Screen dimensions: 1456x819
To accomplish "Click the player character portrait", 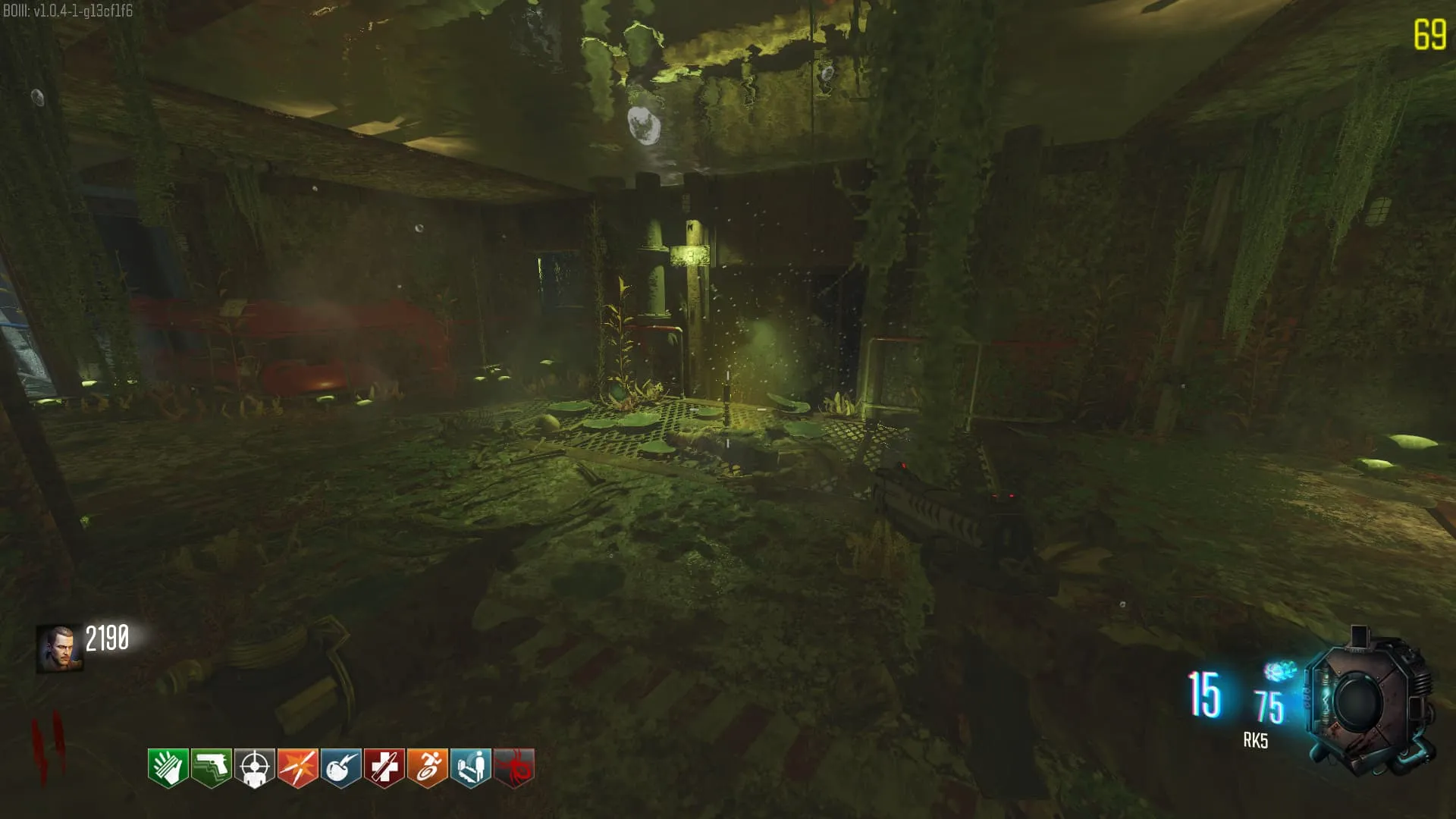I will 59,648.
